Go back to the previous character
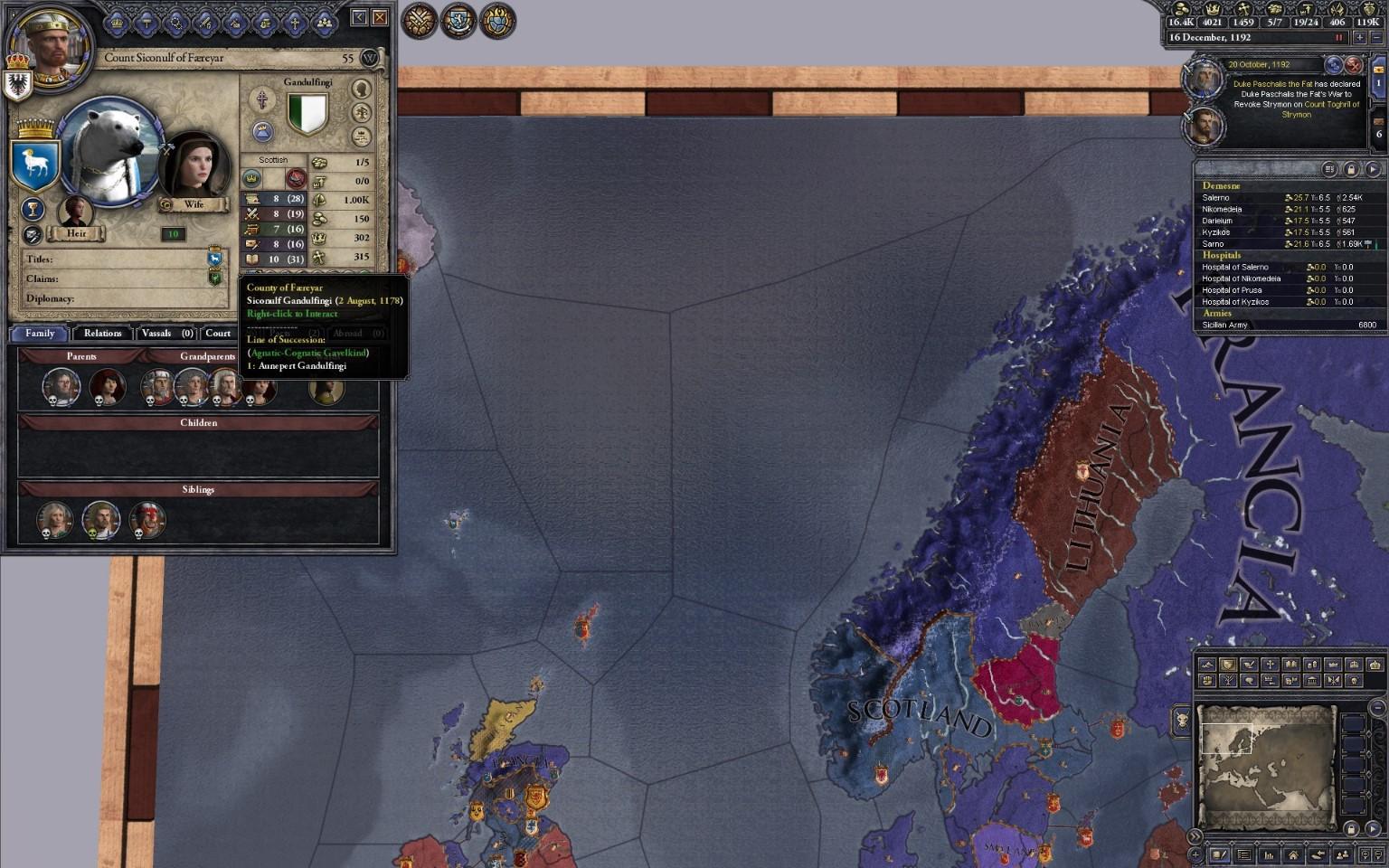 click(360, 17)
